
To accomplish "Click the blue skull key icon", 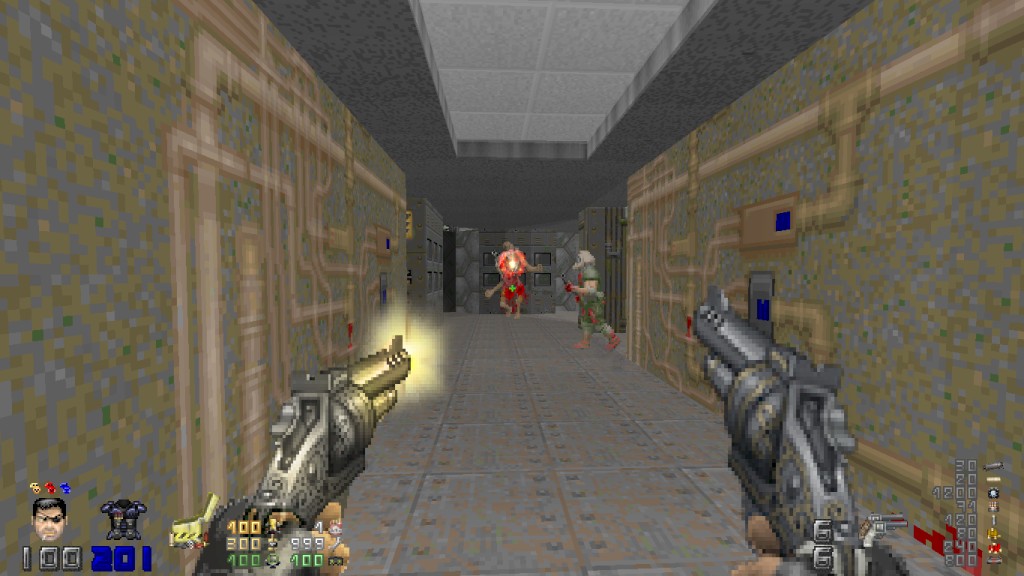I will coord(65,488).
